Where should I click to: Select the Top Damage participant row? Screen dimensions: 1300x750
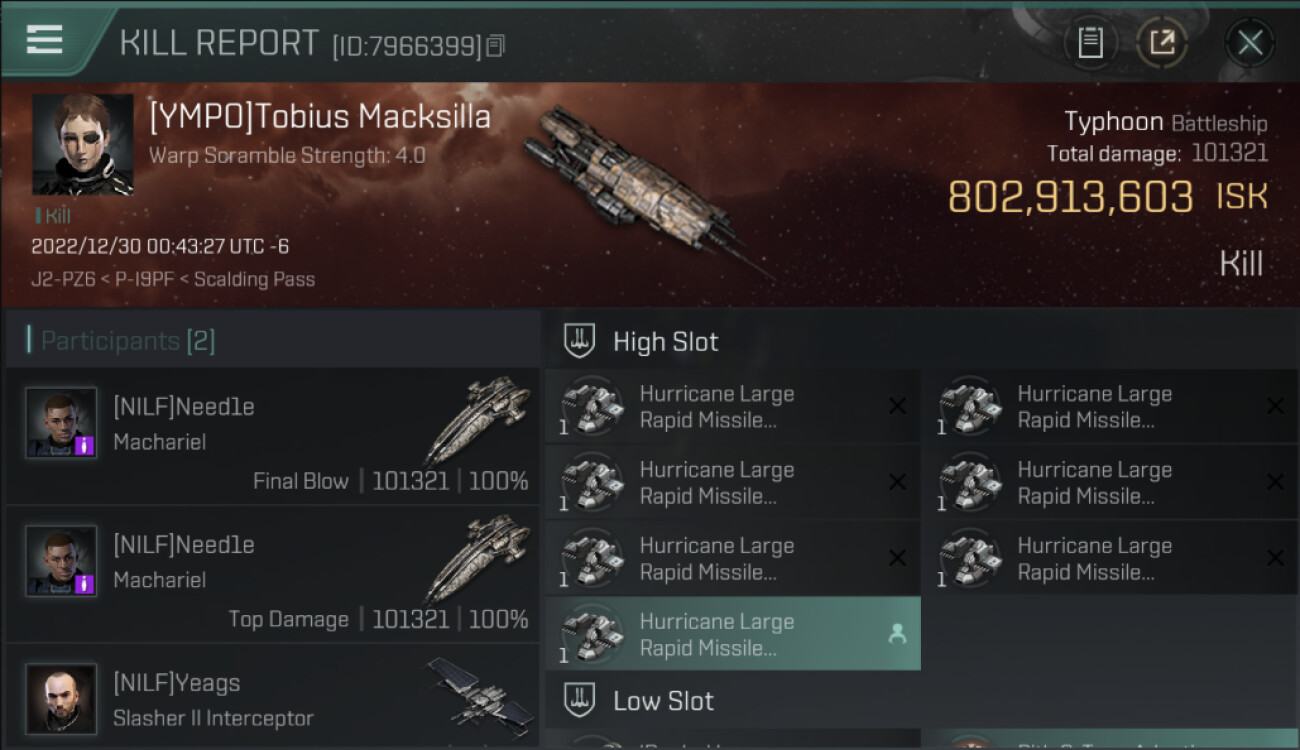[272, 575]
